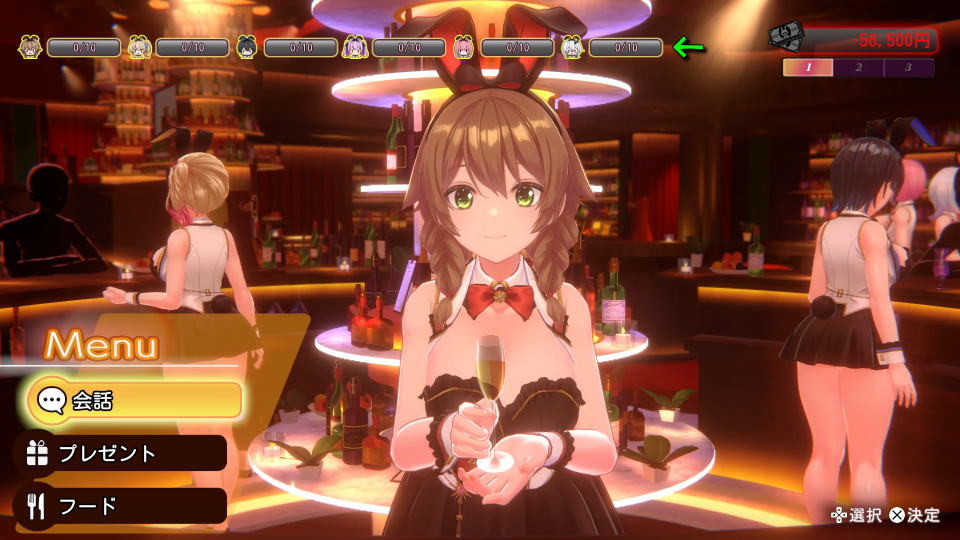The width and height of the screenshot is (960, 540).
Task: Select the blonde girl portrait icon
Action: [x=139, y=47]
